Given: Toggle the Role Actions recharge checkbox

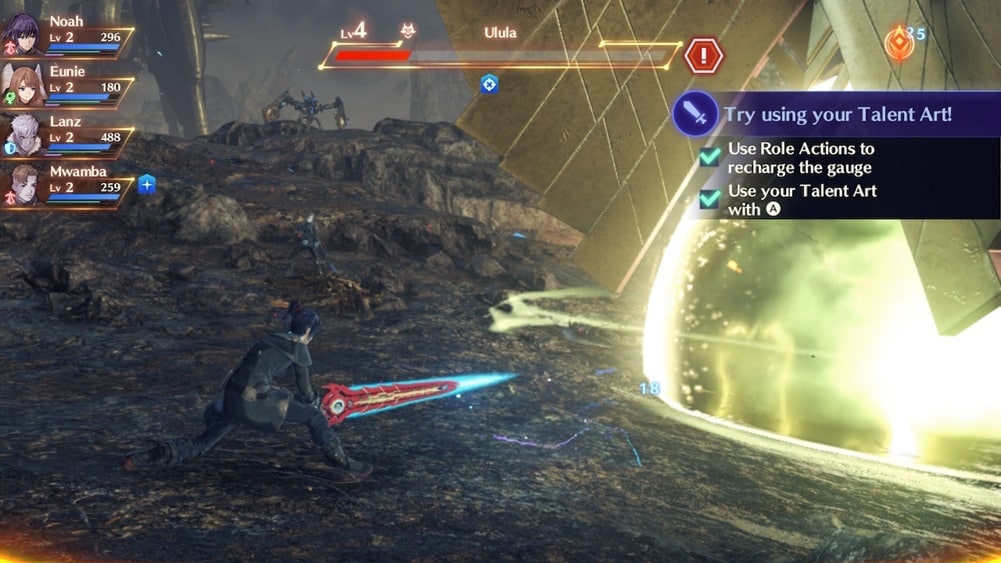Looking at the screenshot, I should (x=710, y=157).
